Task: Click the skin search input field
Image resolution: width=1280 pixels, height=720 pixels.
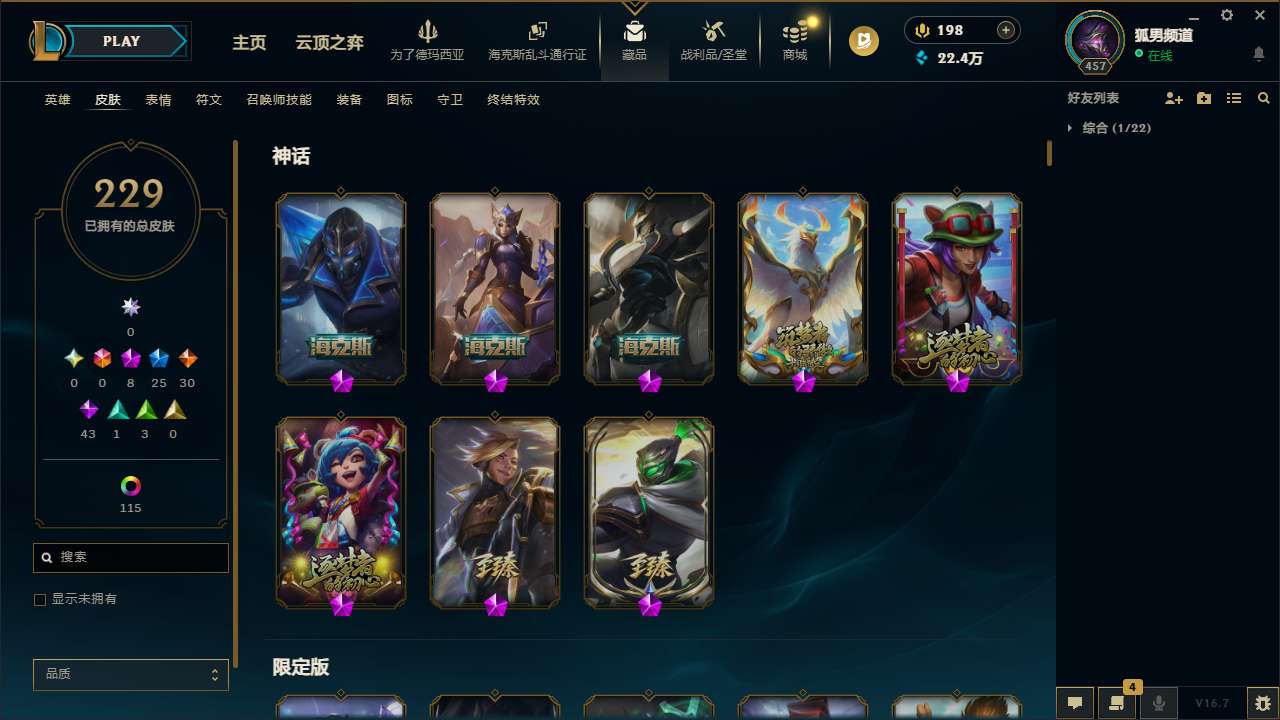Action: (x=130, y=557)
